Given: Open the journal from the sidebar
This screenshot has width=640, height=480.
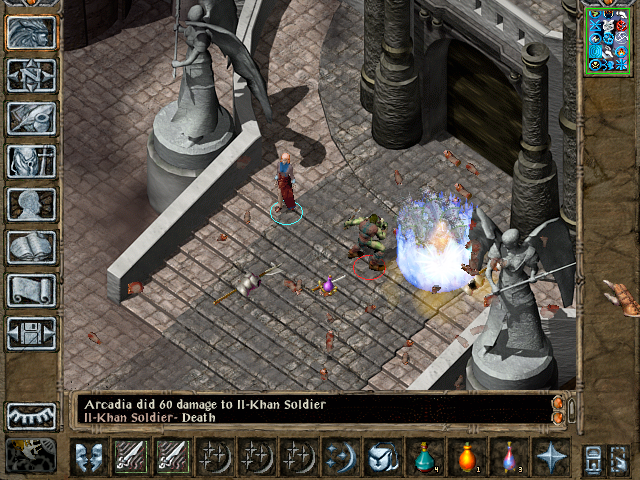Looking at the screenshot, I should [31, 118].
